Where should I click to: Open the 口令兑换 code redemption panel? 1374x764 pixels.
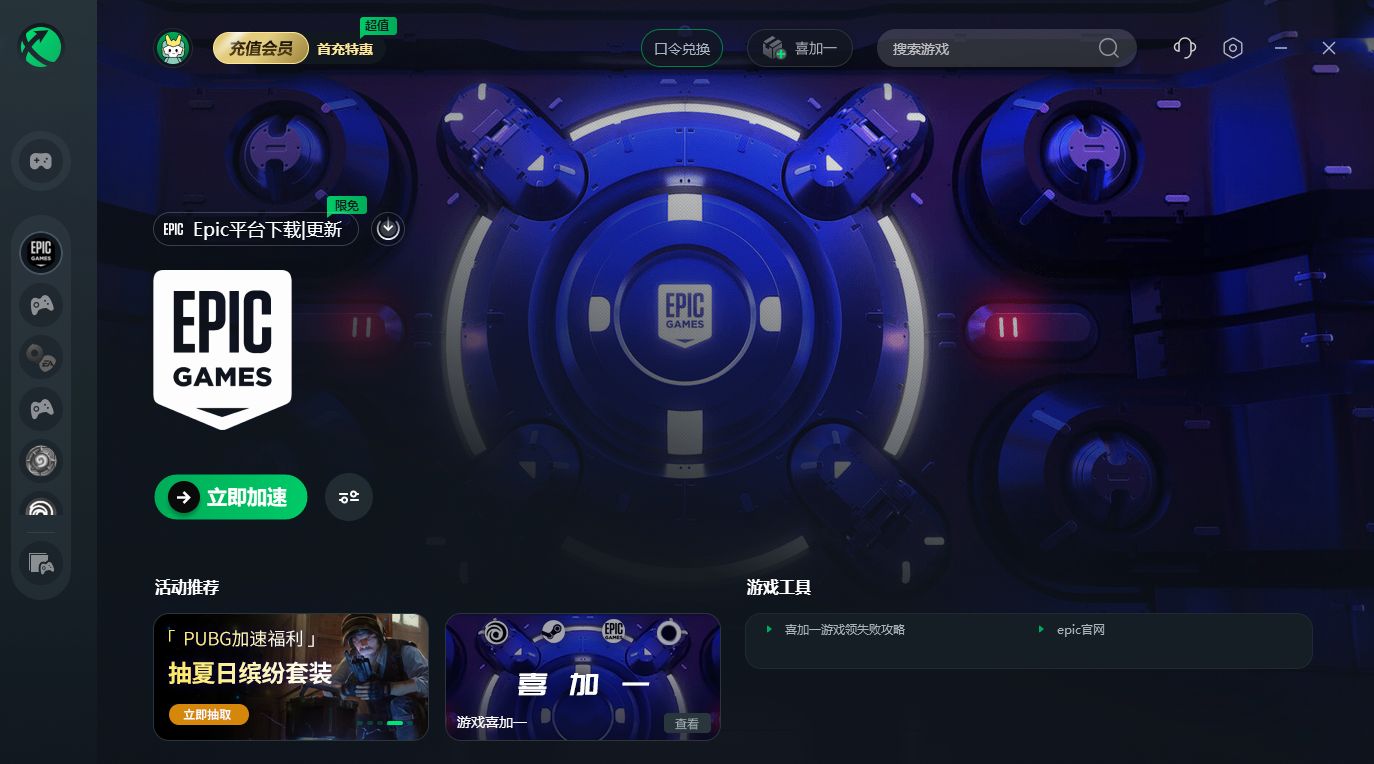click(682, 47)
